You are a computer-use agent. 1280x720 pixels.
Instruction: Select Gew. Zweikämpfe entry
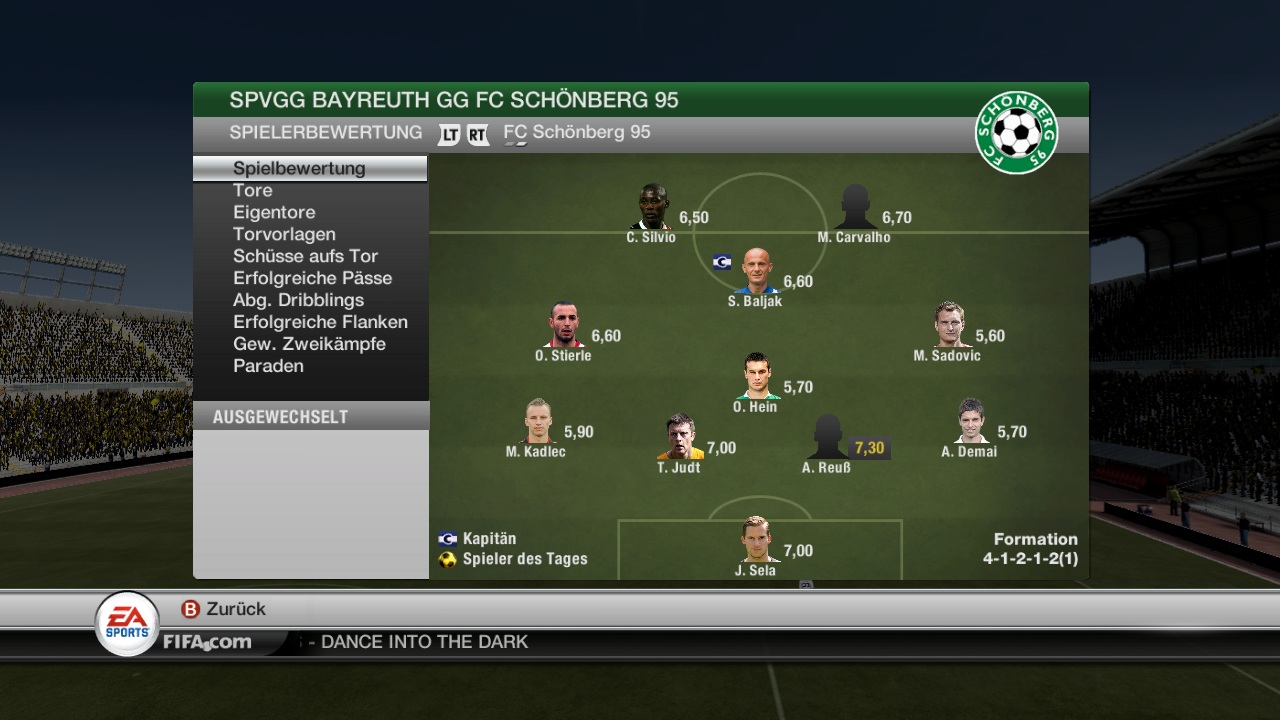coord(309,344)
